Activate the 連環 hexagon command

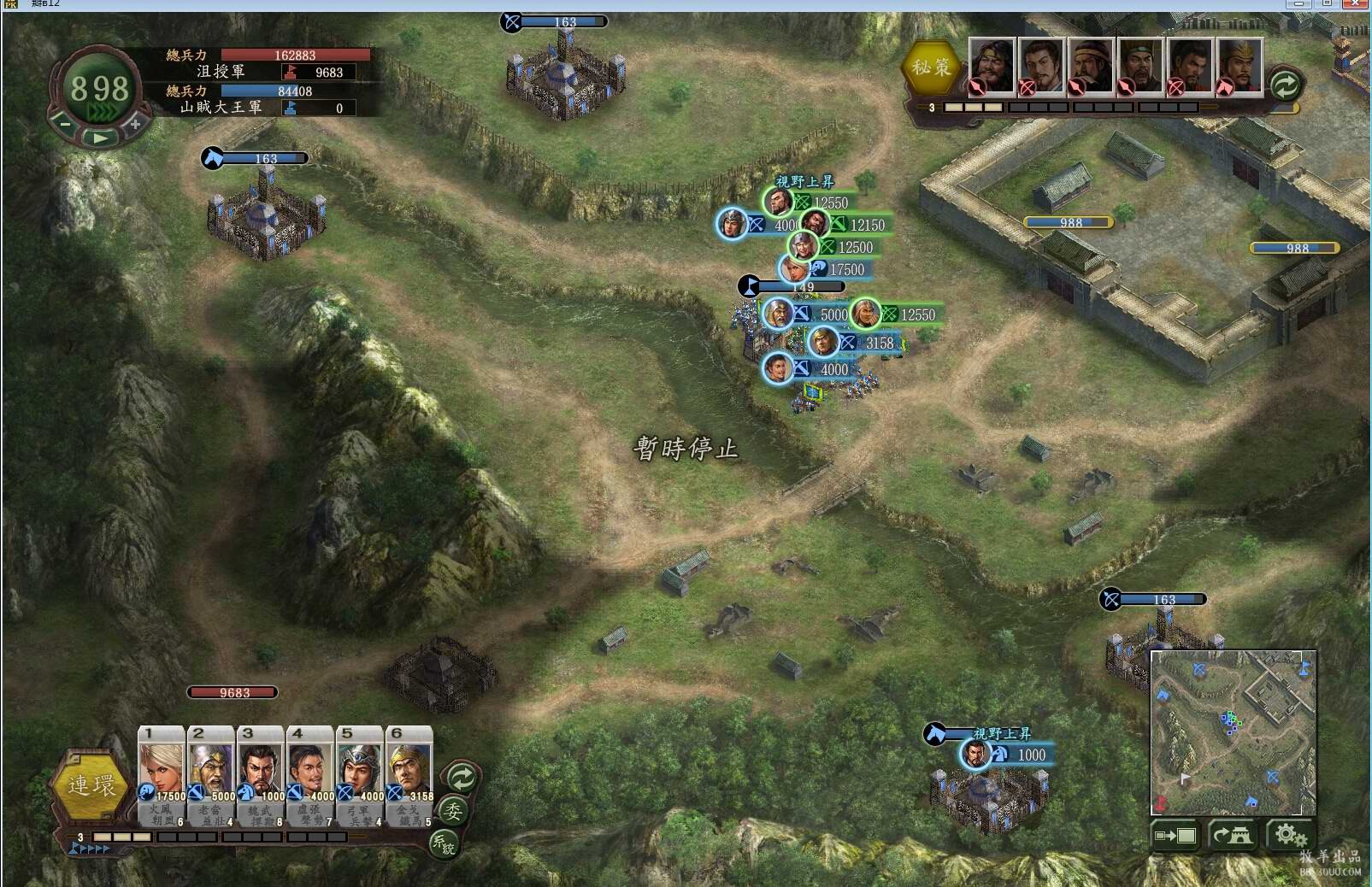tap(91, 785)
